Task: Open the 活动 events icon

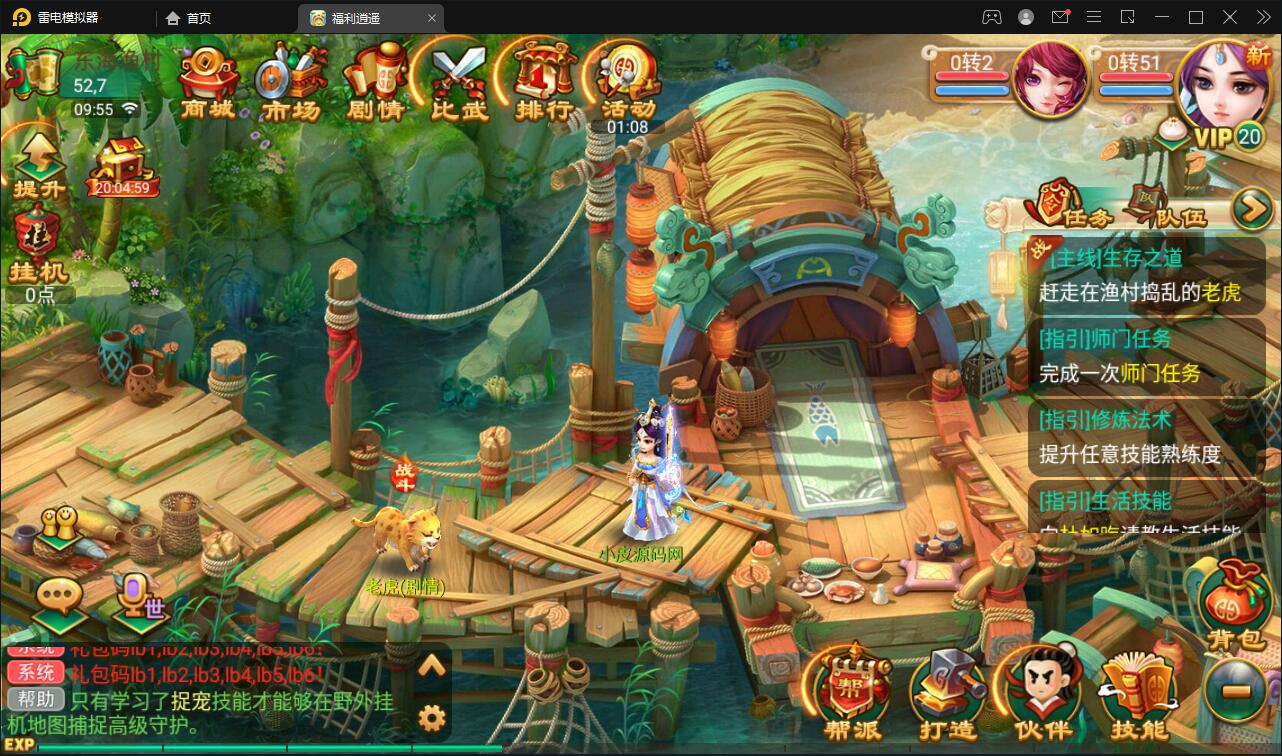Action: point(628,80)
